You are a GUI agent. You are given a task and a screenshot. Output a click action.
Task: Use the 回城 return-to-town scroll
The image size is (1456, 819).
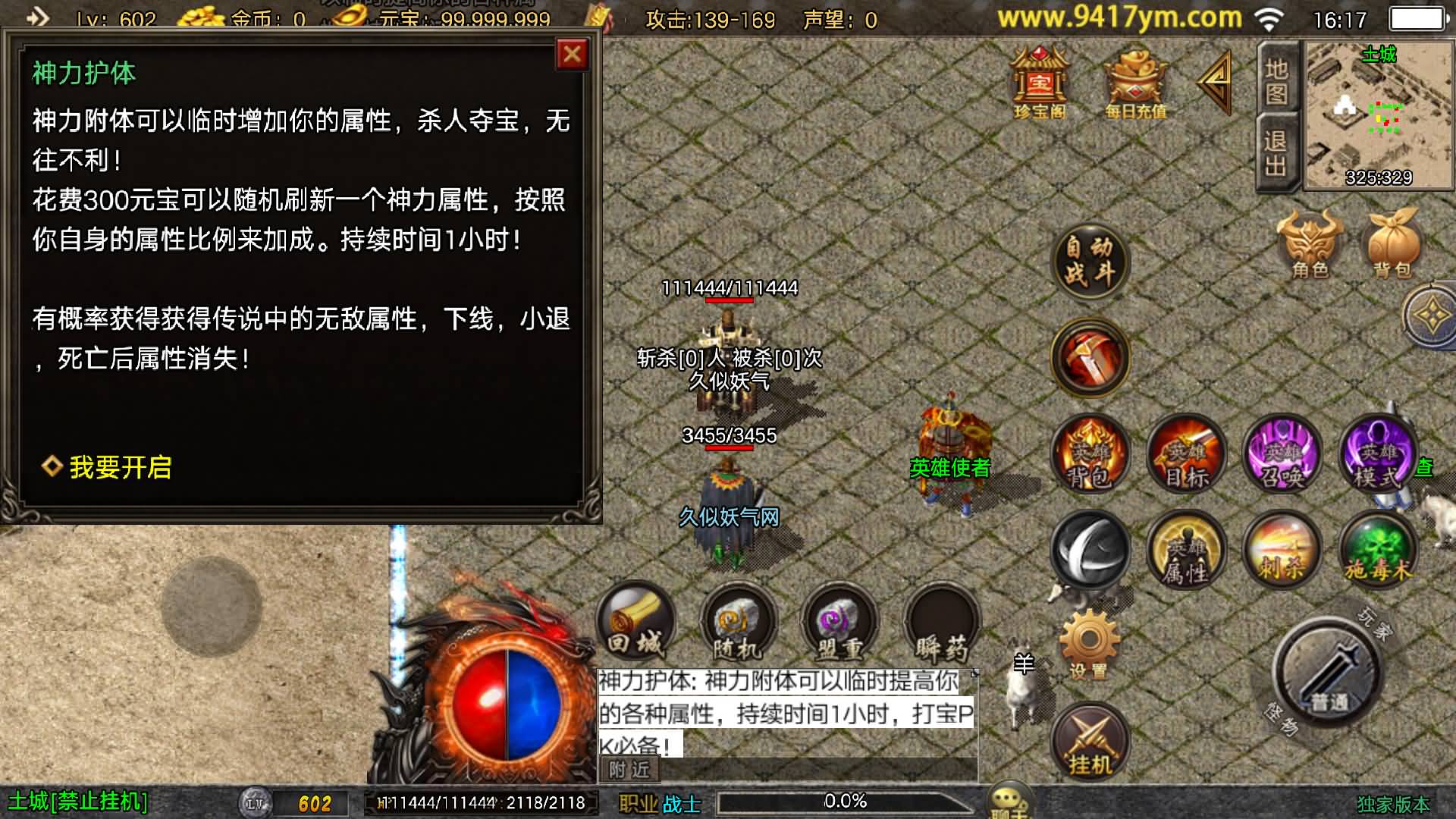pos(637,623)
